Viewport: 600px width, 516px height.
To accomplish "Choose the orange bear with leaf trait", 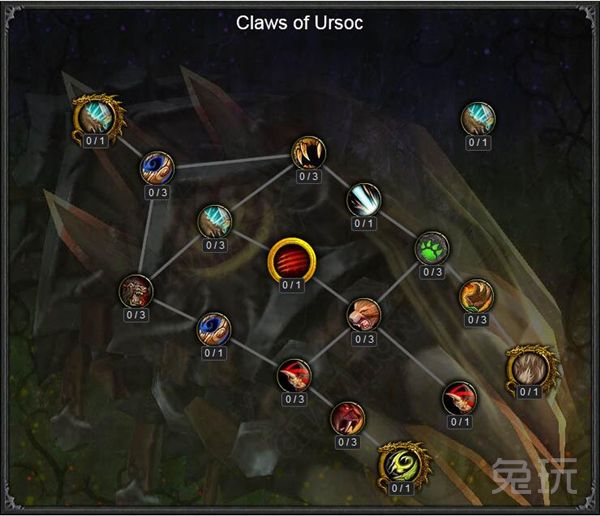I will tap(476, 295).
